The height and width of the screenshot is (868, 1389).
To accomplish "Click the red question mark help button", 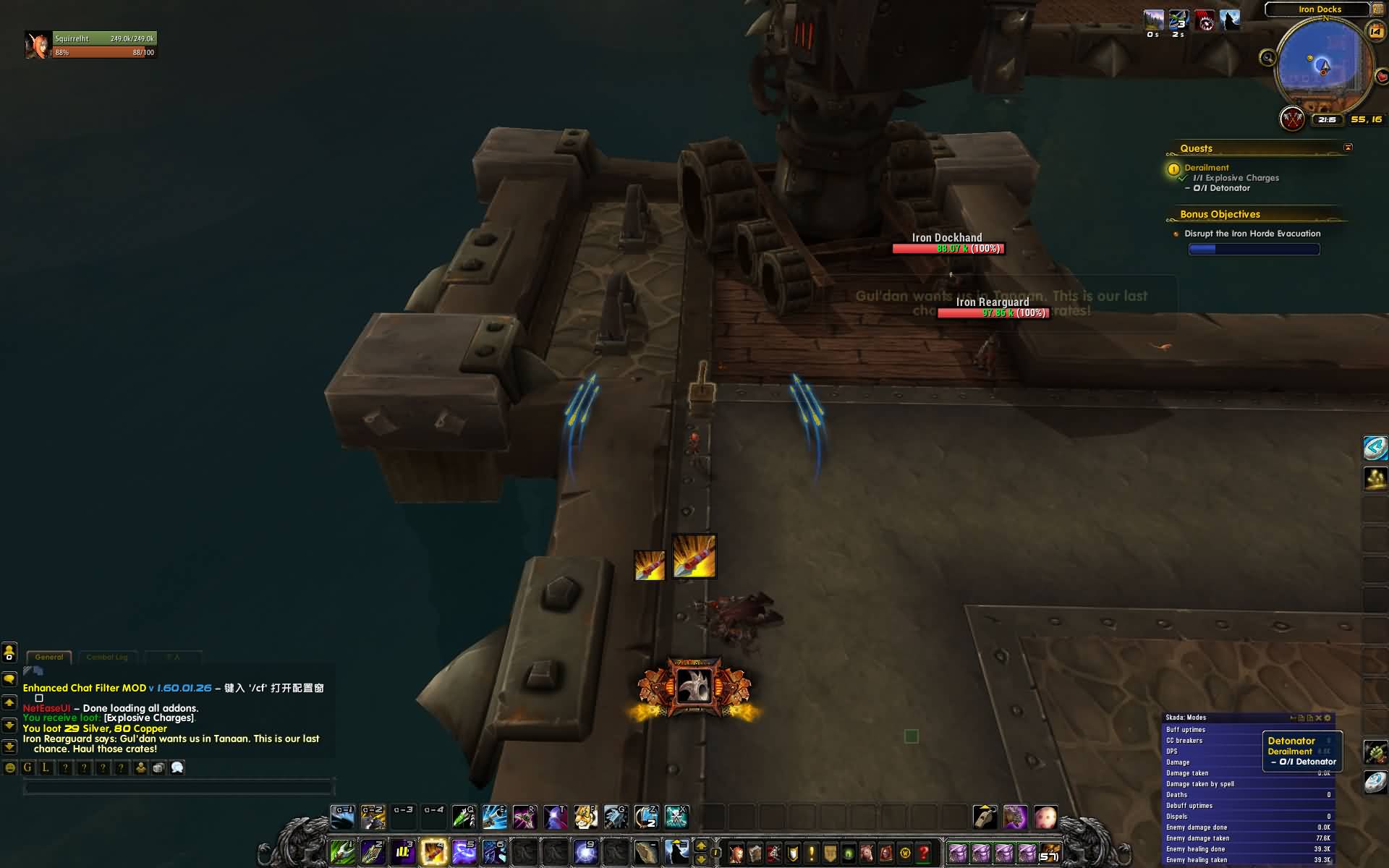I will (924, 853).
